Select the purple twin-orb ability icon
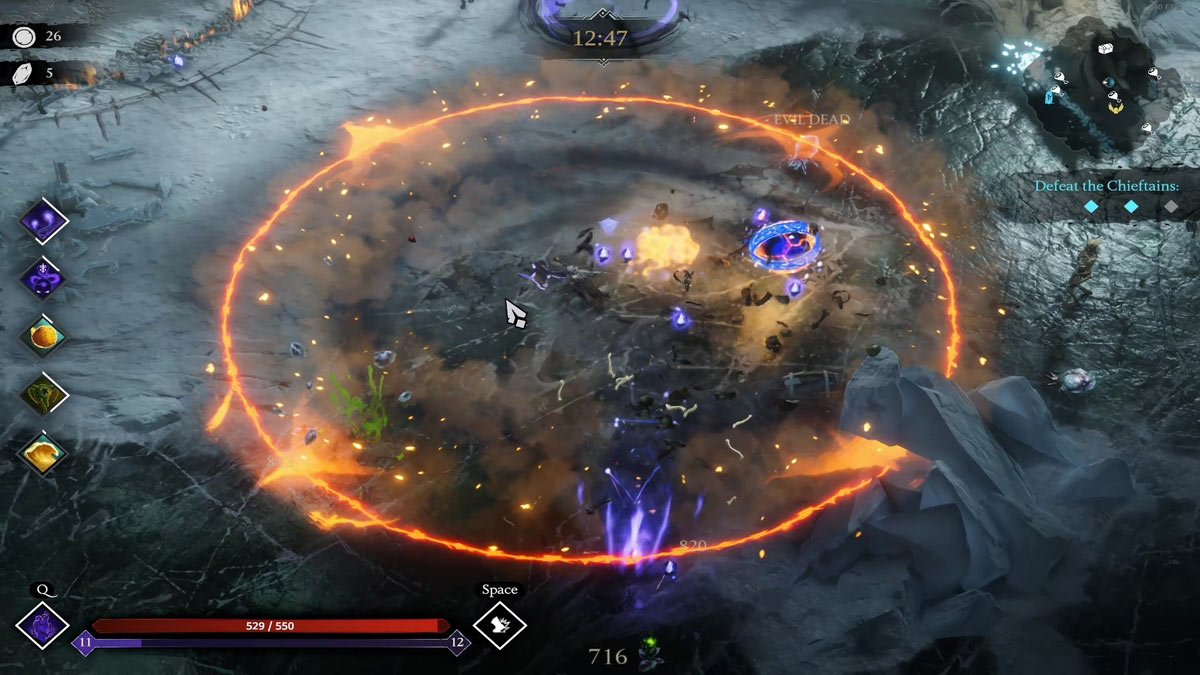The width and height of the screenshot is (1200, 675). pyautogui.click(x=44, y=220)
